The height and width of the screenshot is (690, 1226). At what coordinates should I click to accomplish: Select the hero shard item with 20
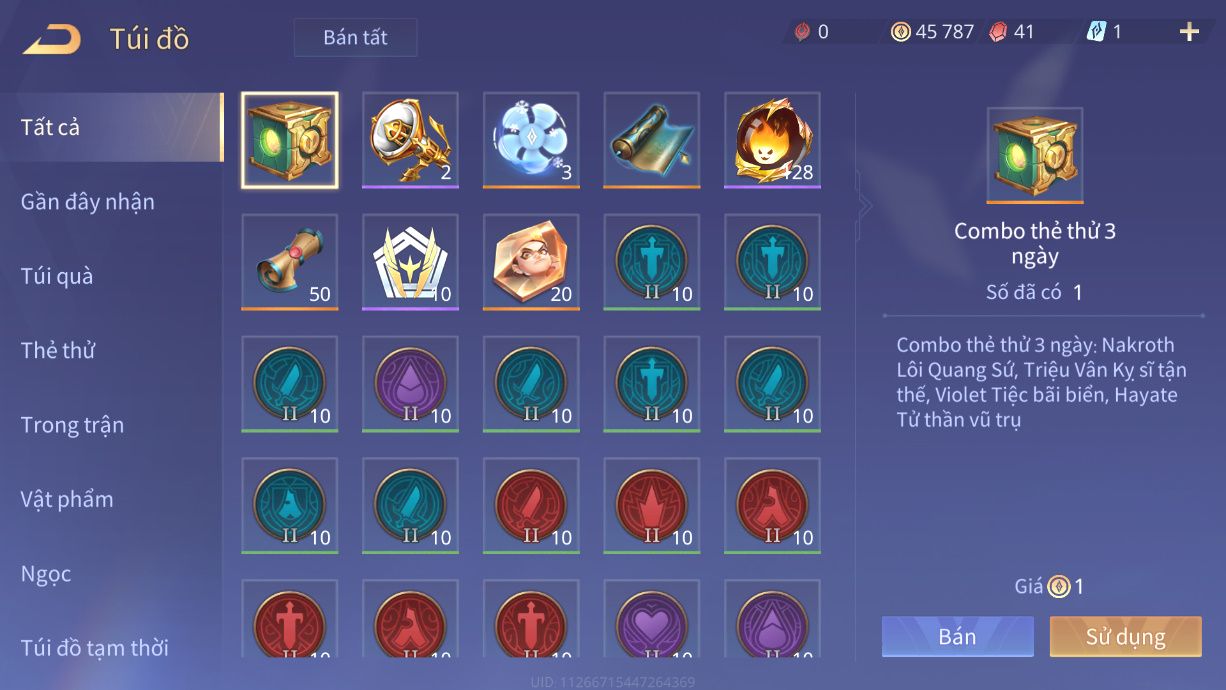531,261
